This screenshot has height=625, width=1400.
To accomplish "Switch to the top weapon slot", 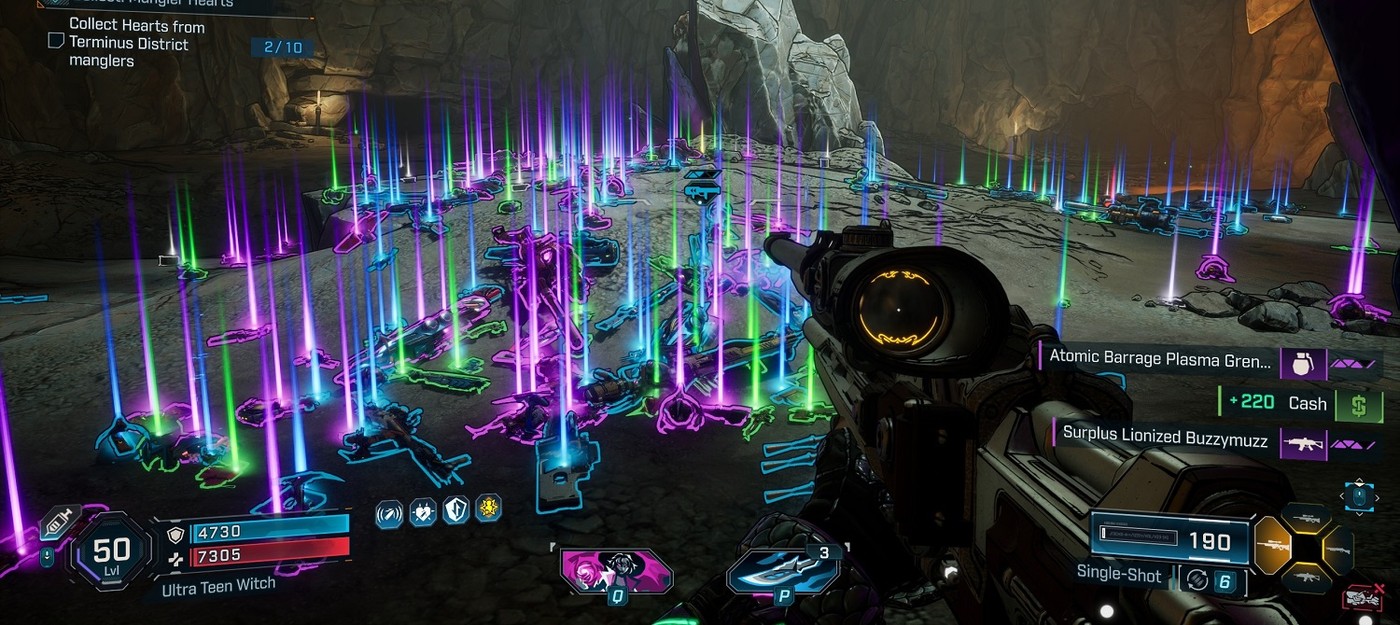I will (1306, 517).
